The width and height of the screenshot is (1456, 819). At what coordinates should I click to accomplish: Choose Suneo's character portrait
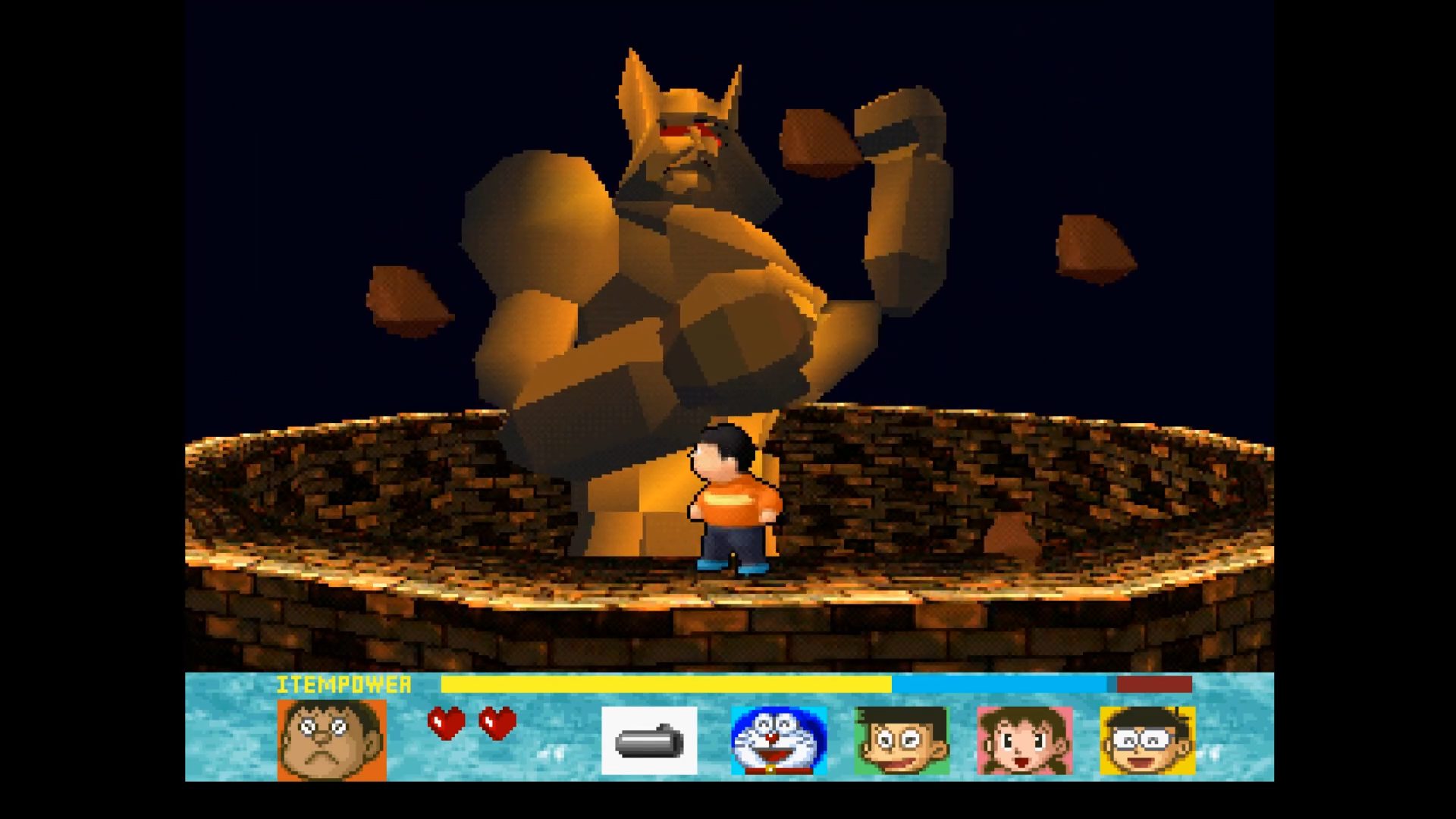[902, 740]
